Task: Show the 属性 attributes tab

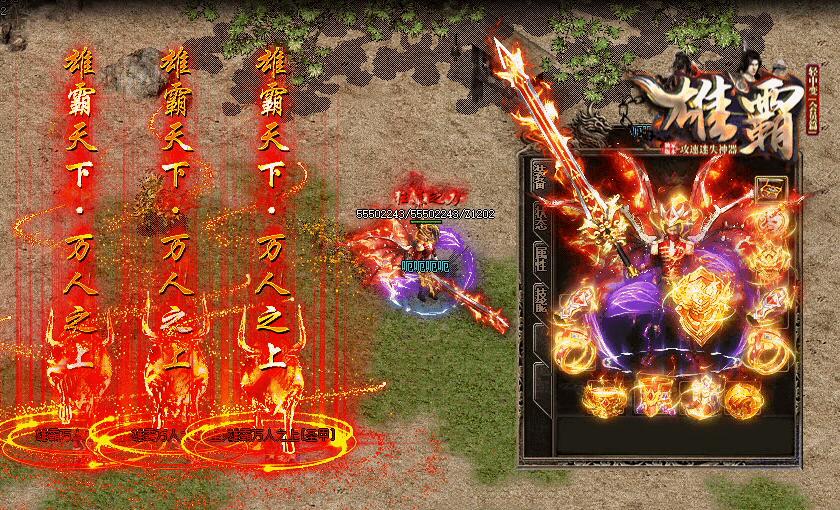Action: (x=540, y=256)
